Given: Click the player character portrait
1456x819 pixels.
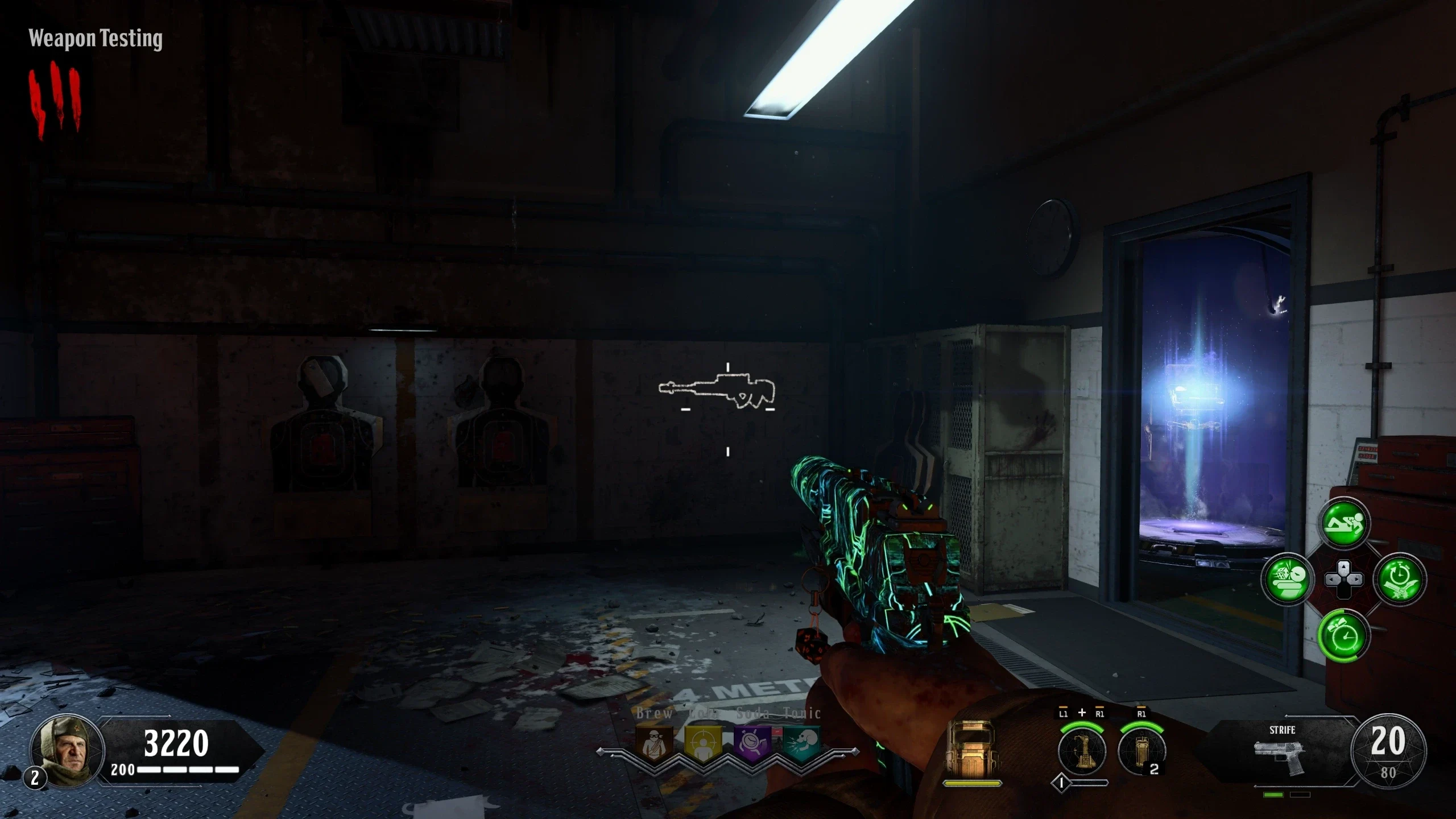Looking at the screenshot, I should tap(67, 751).
